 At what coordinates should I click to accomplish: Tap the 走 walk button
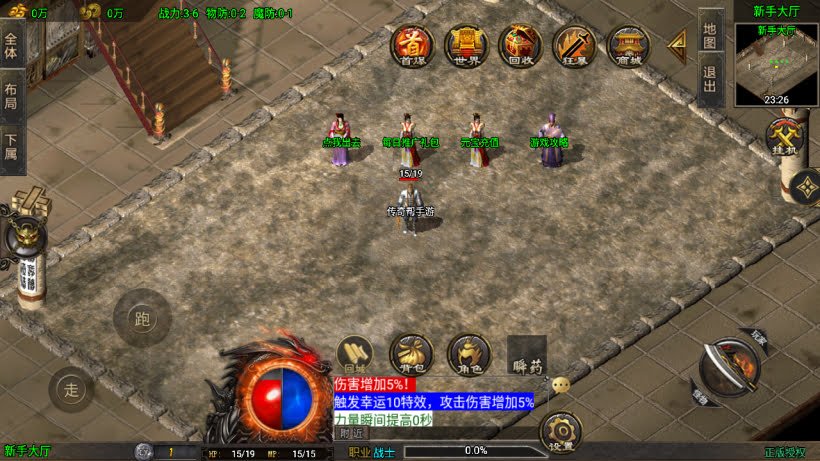pyautogui.click(x=72, y=389)
